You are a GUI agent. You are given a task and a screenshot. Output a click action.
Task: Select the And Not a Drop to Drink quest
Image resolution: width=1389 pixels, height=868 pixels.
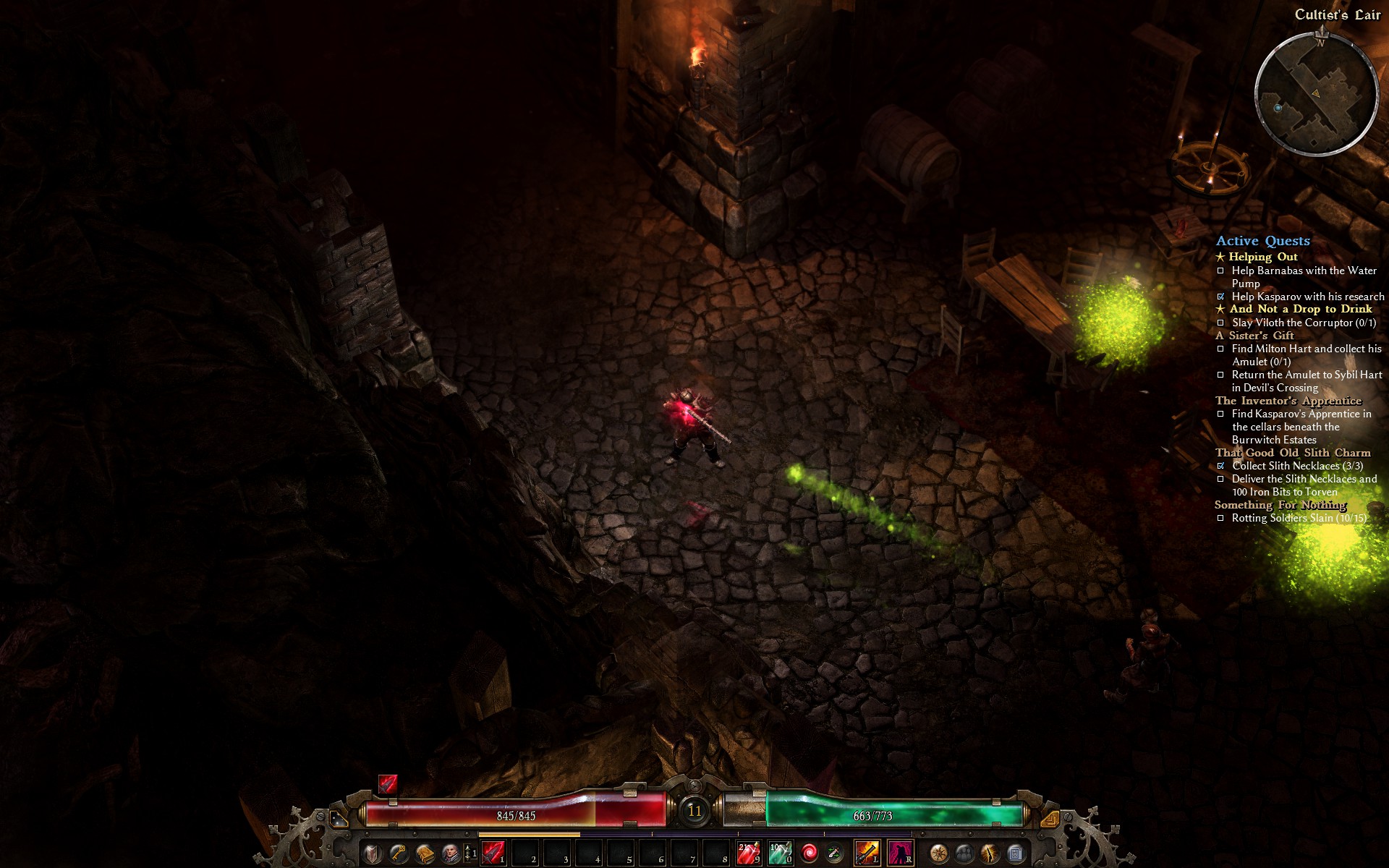[x=1300, y=309]
